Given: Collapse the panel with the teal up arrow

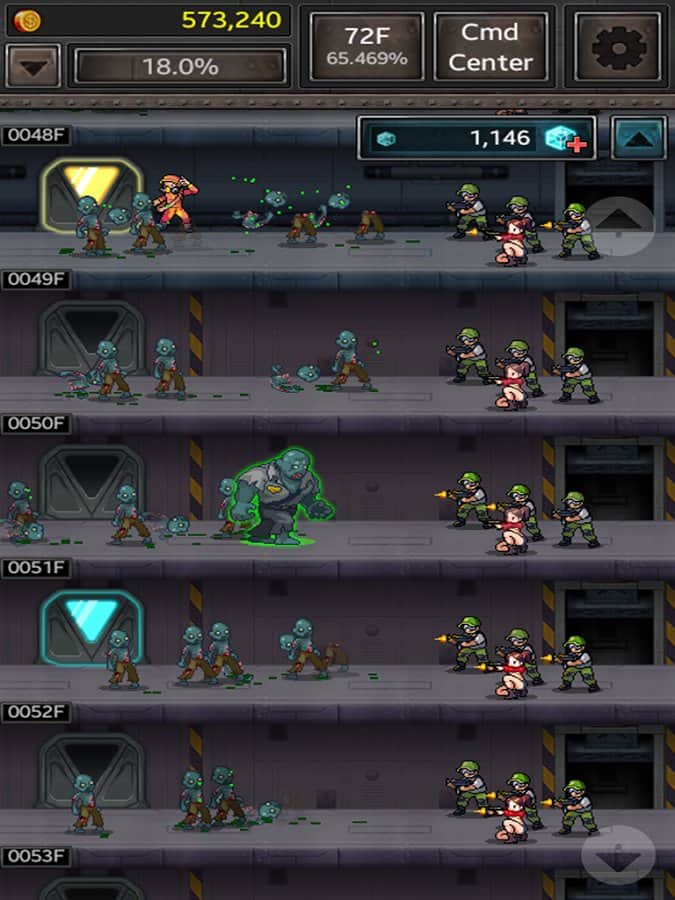Looking at the screenshot, I should coord(639,138).
